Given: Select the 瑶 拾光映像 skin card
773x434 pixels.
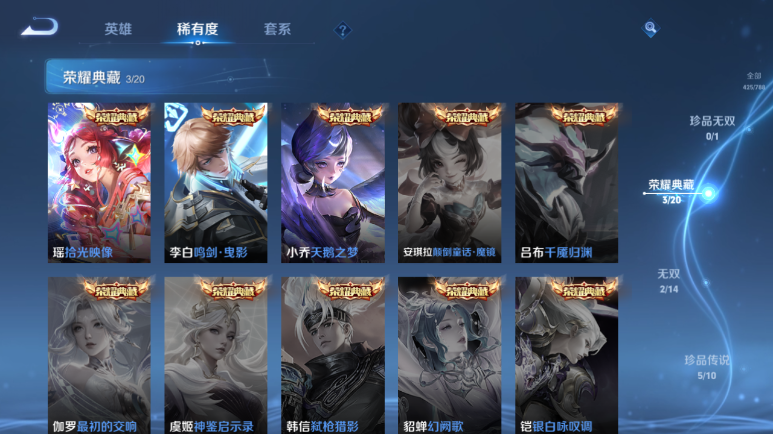Looking at the screenshot, I should (99, 182).
